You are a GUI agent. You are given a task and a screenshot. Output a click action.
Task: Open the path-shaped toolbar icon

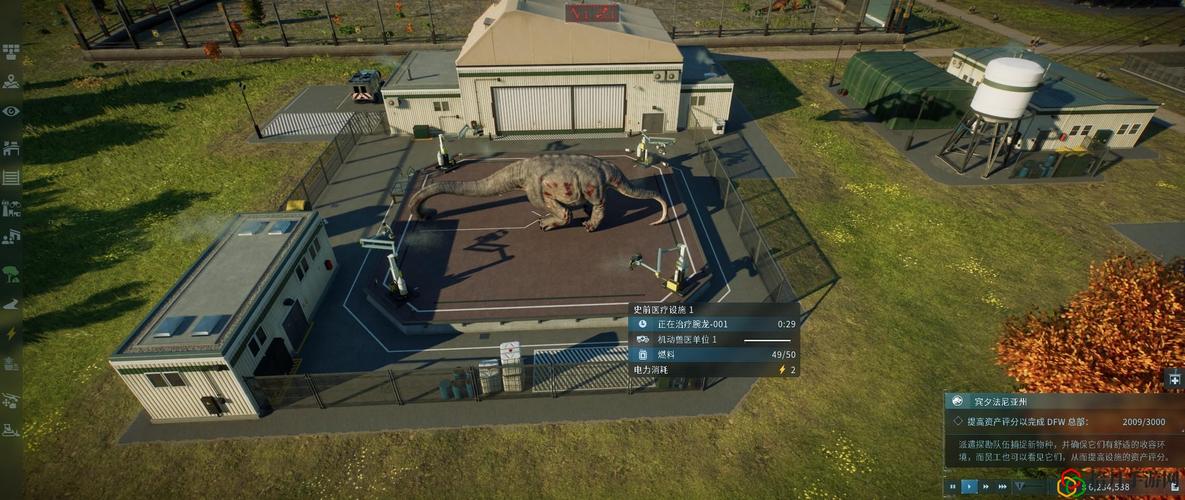point(11,303)
